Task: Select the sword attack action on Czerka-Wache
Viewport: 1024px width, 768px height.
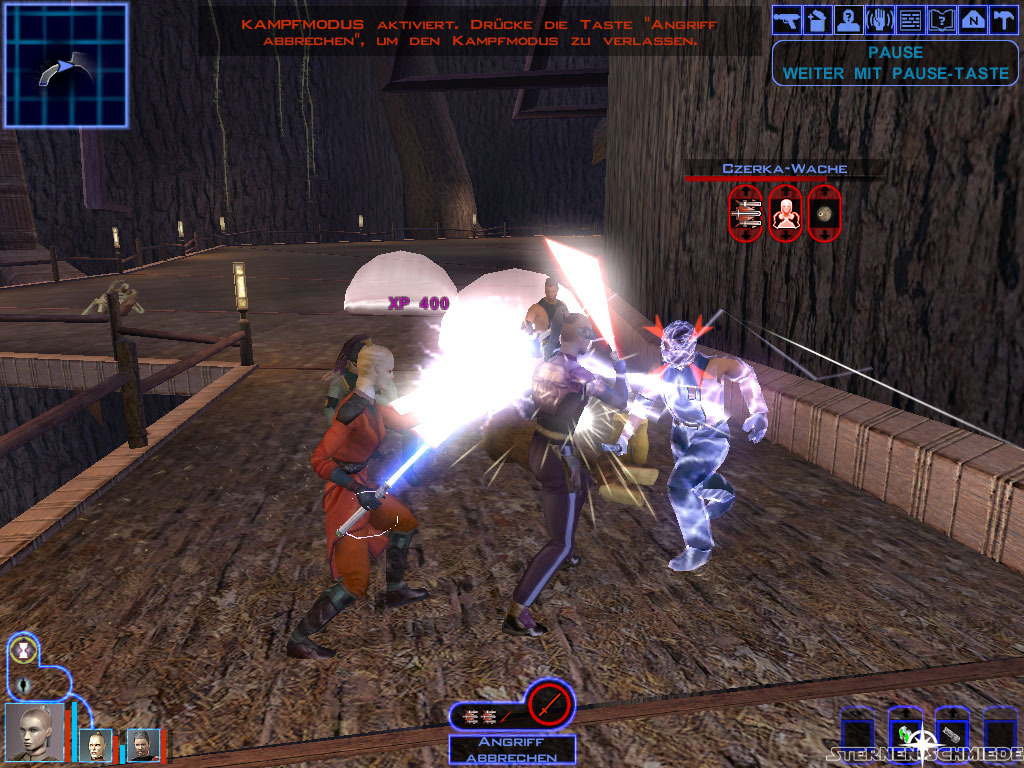Action: [x=746, y=212]
